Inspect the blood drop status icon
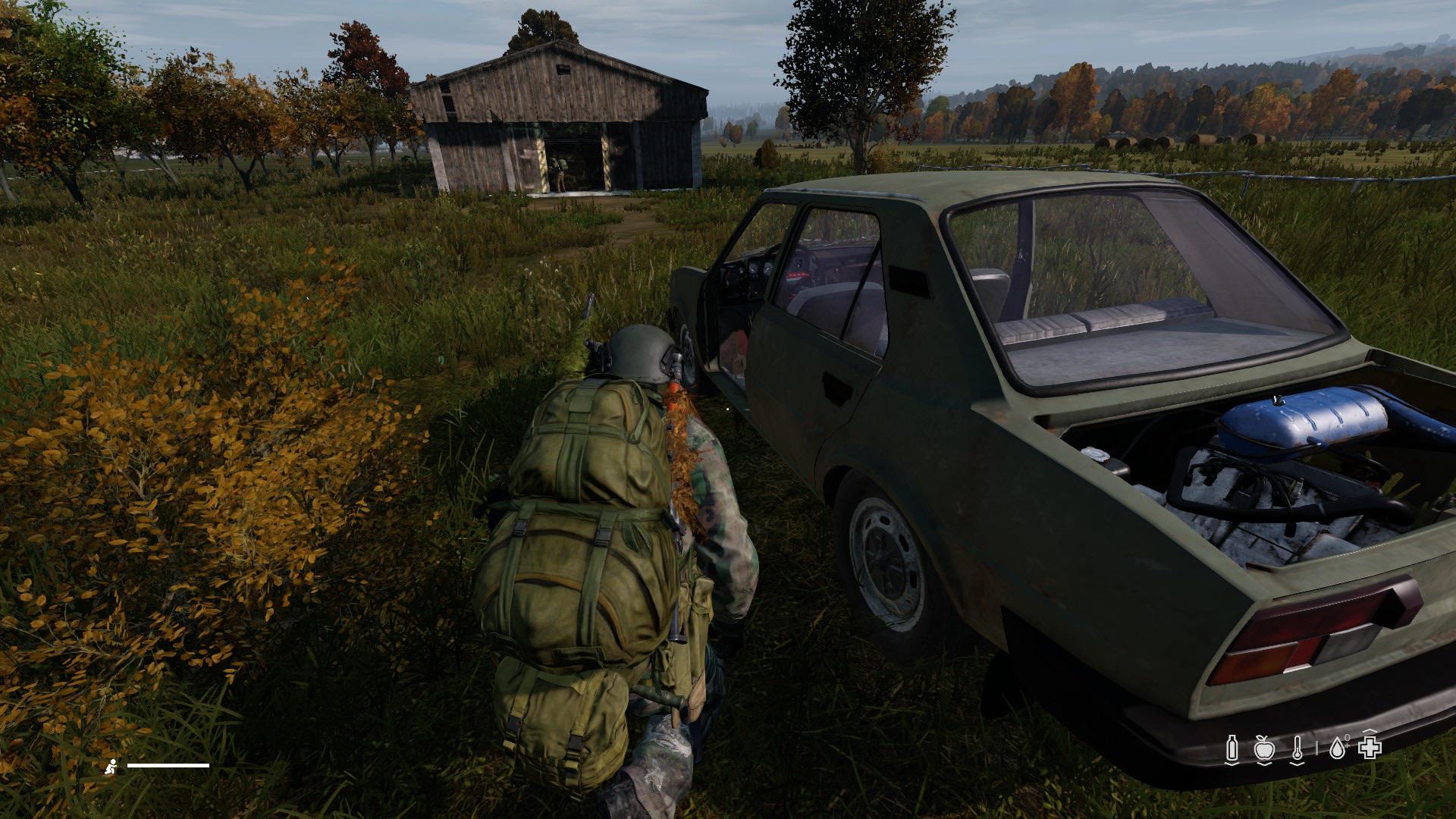The width and height of the screenshot is (1456, 819). pyautogui.click(x=1337, y=748)
